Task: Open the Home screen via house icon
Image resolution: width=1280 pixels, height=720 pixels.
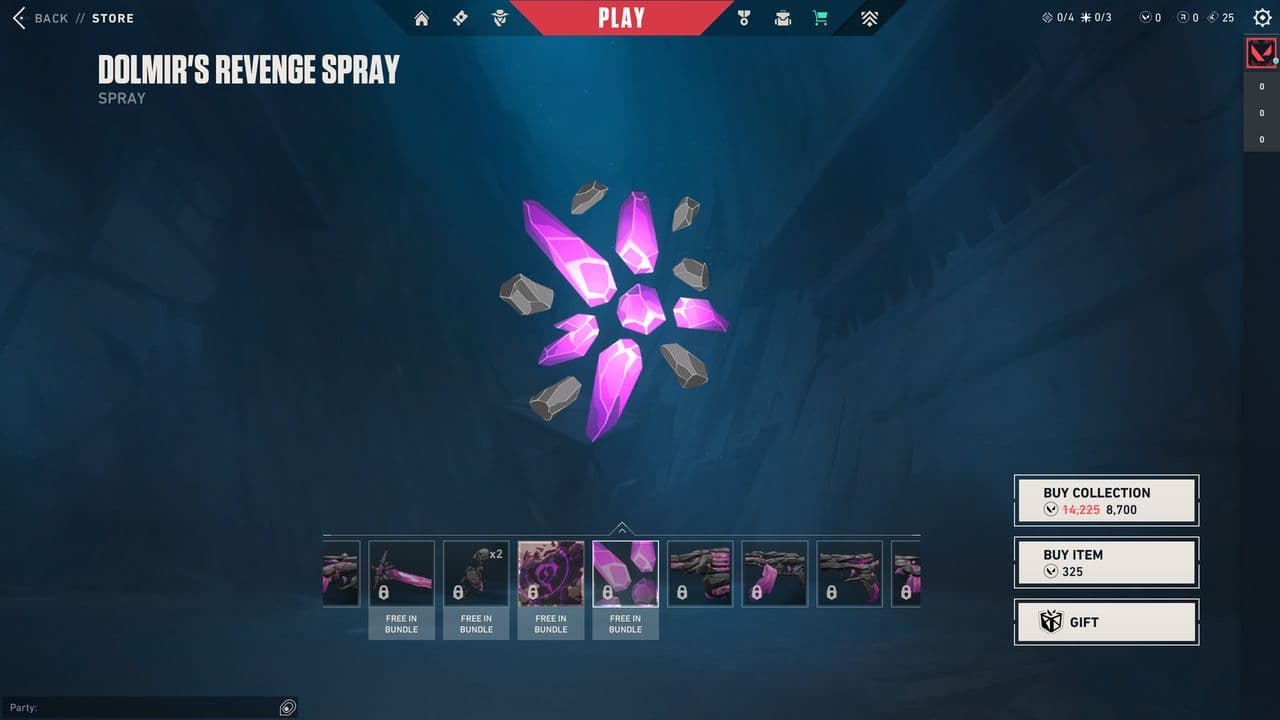Action: pyautogui.click(x=421, y=17)
